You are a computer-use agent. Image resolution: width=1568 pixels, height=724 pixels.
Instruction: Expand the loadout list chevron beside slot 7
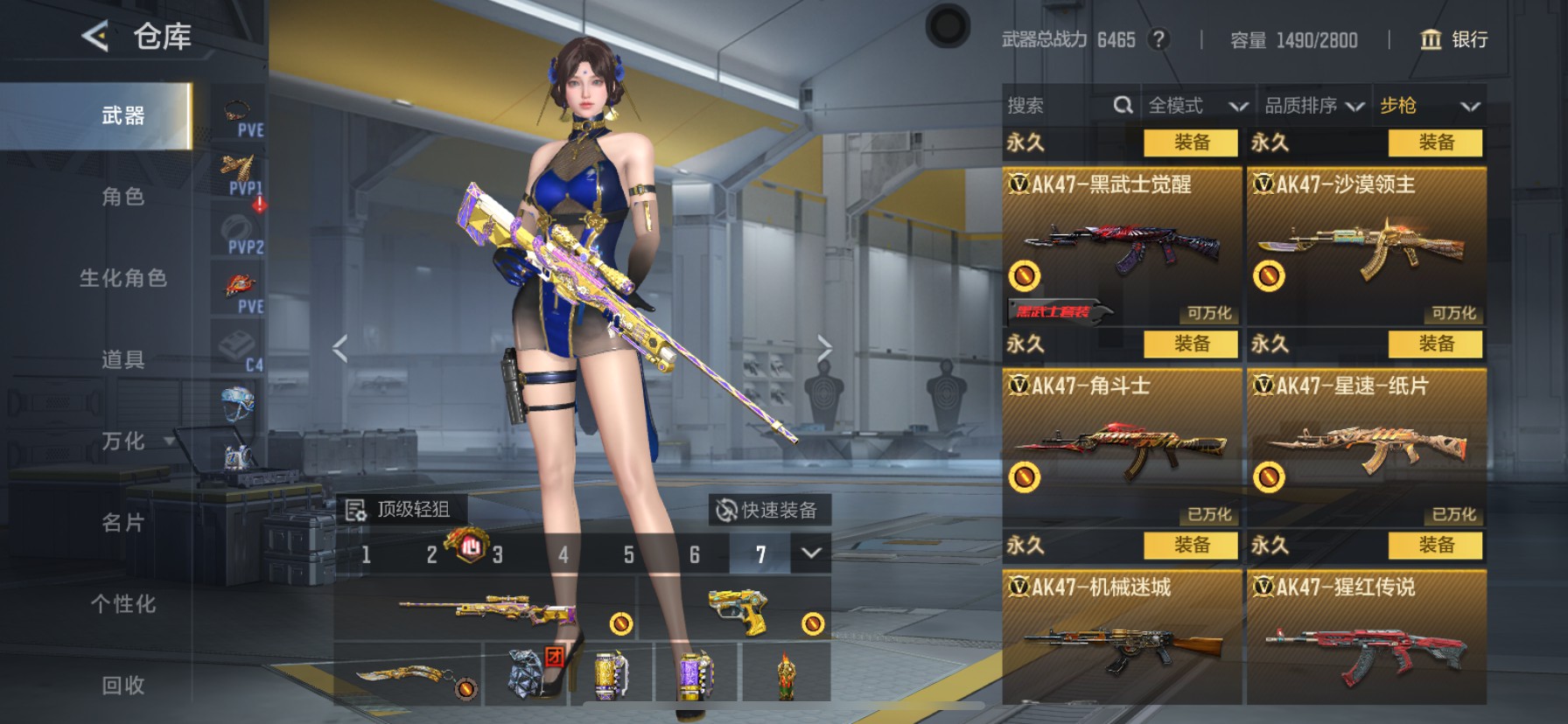point(811,554)
